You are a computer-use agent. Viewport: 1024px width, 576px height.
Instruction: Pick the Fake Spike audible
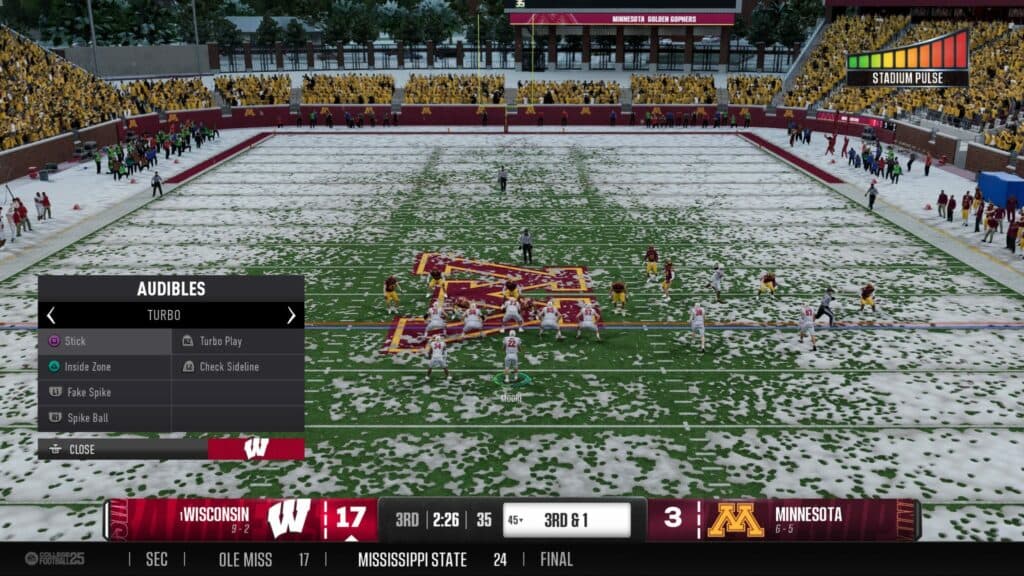(104, 392)
